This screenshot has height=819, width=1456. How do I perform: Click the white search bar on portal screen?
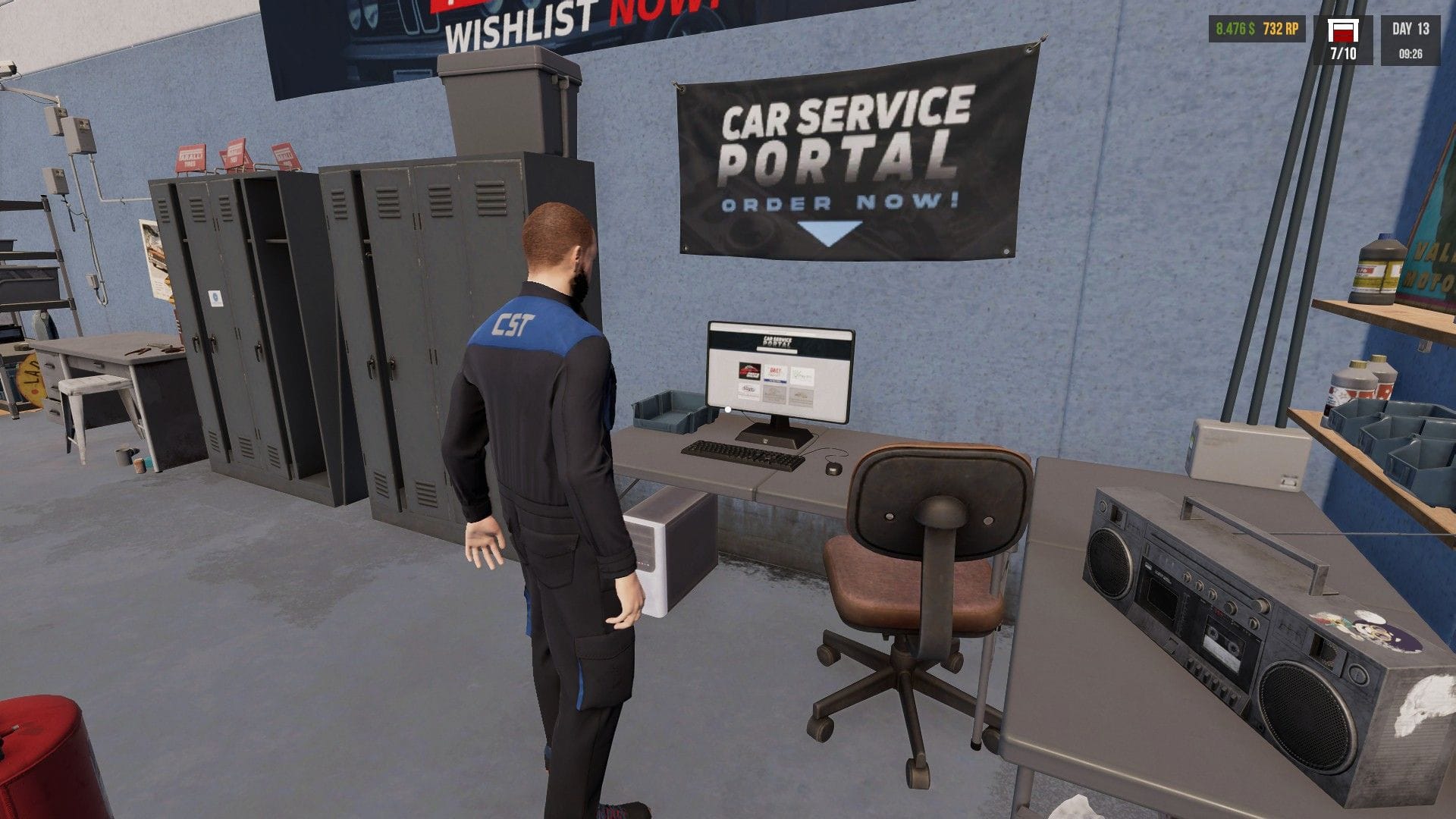(x=777, y=350)
